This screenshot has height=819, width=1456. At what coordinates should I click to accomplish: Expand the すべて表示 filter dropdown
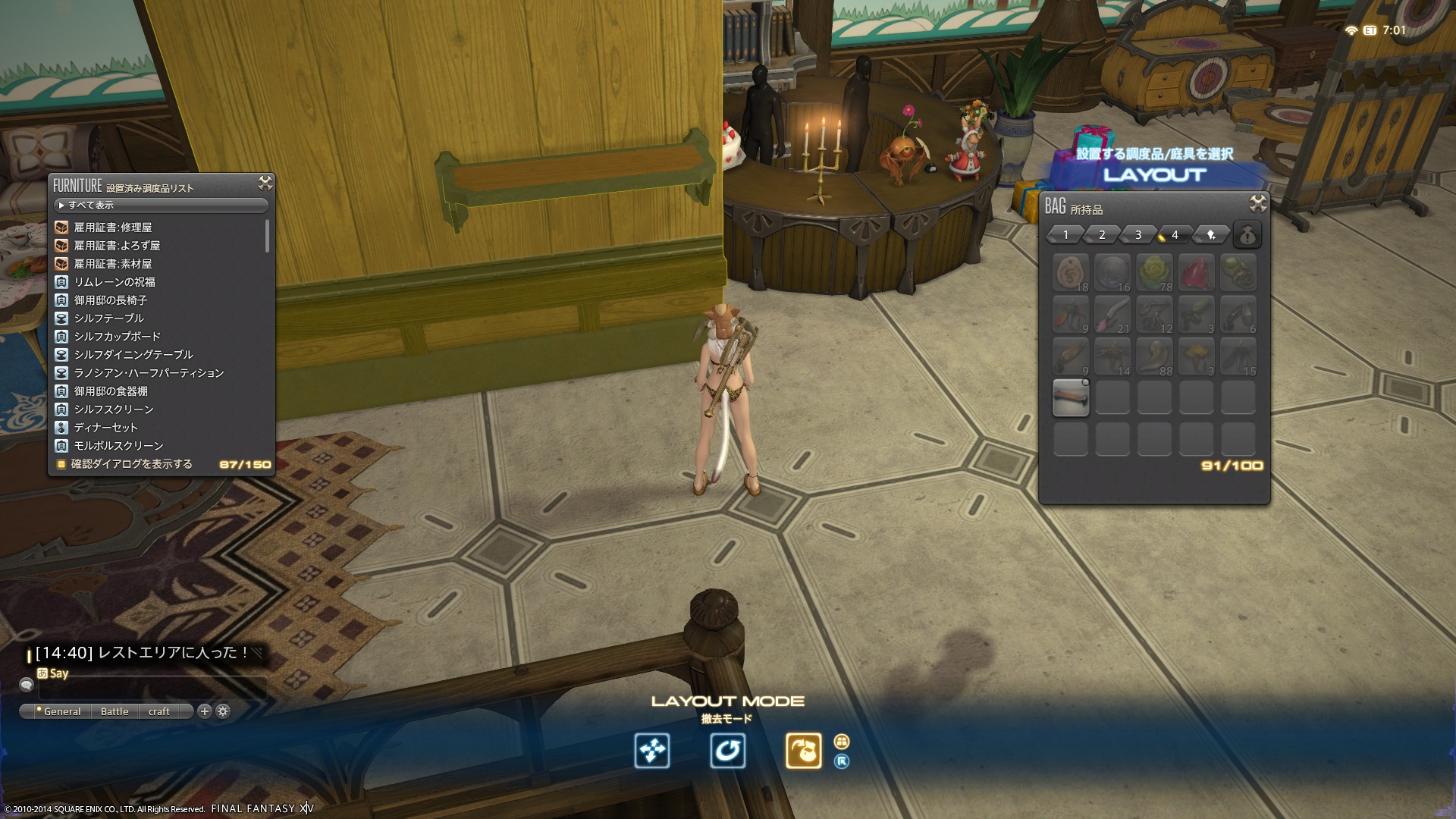pos(161,206)
